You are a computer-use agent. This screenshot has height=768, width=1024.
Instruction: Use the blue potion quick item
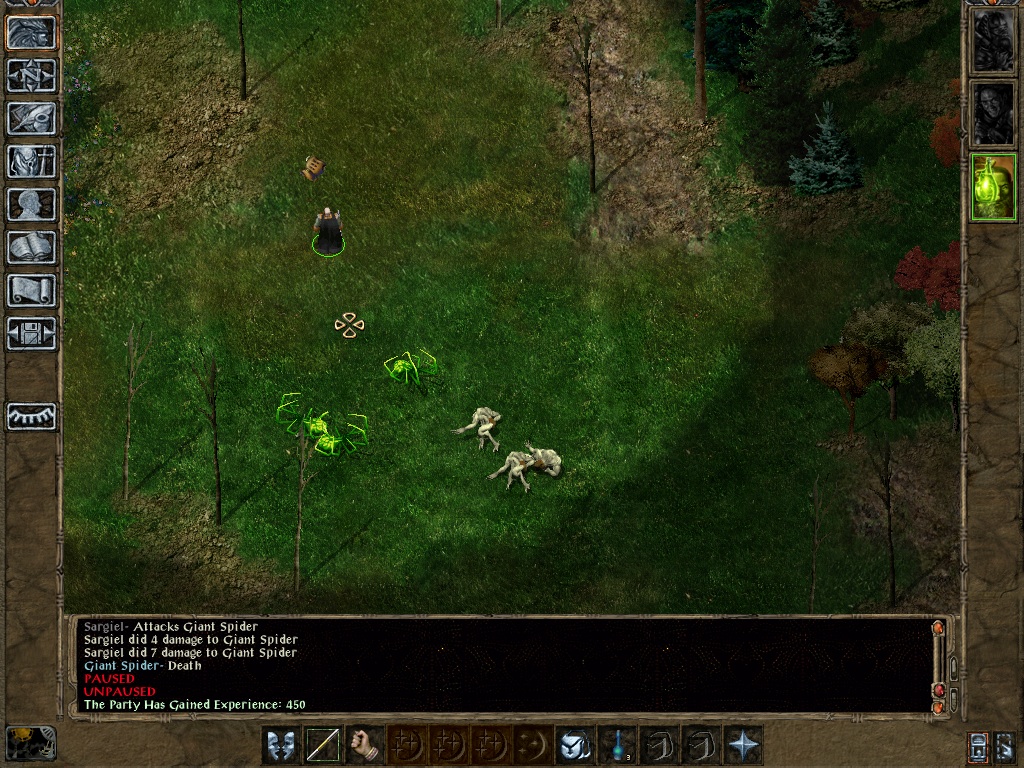tap(618, 745)
